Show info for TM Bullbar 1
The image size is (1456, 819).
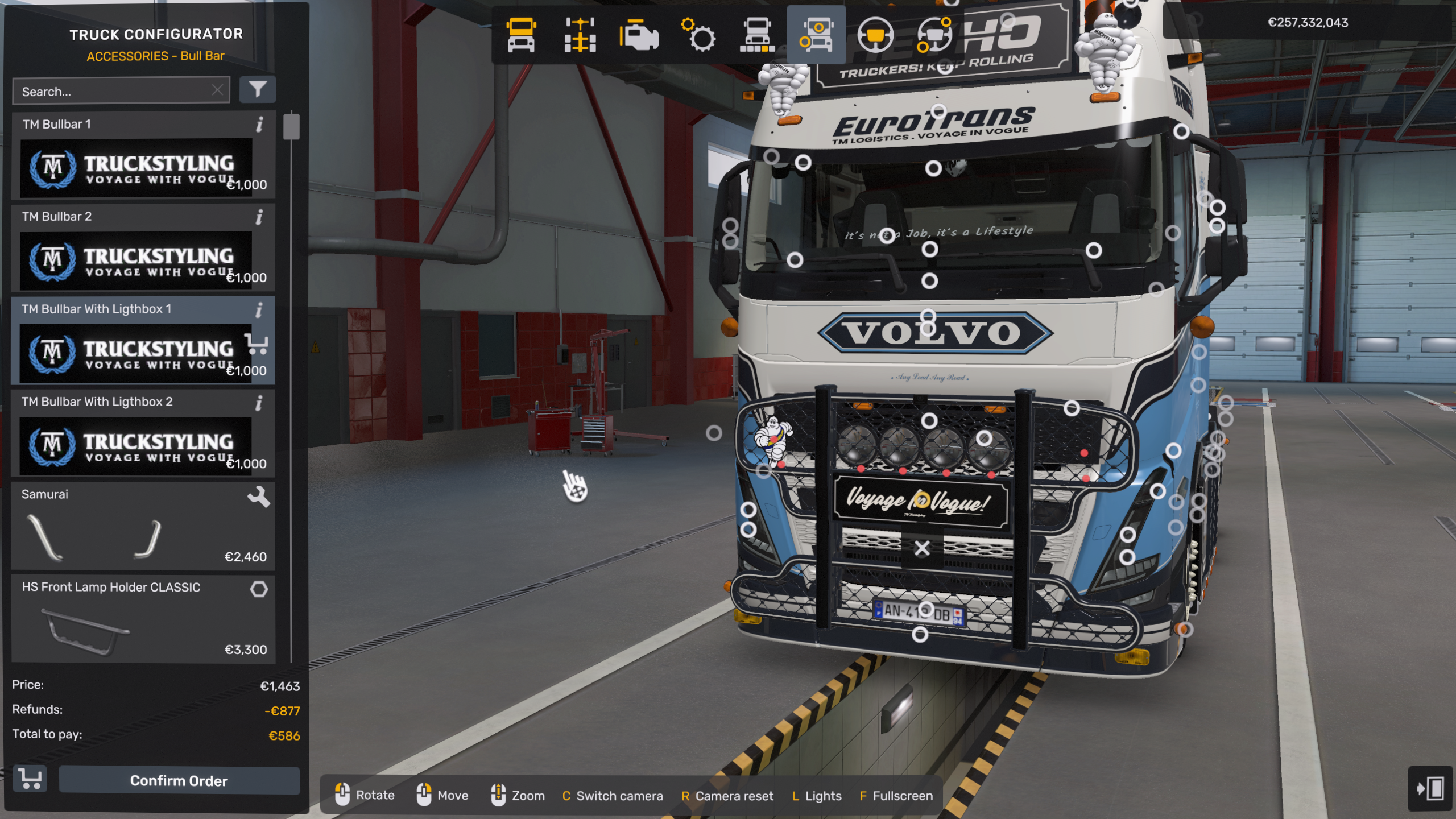click(x=260, y=125)
